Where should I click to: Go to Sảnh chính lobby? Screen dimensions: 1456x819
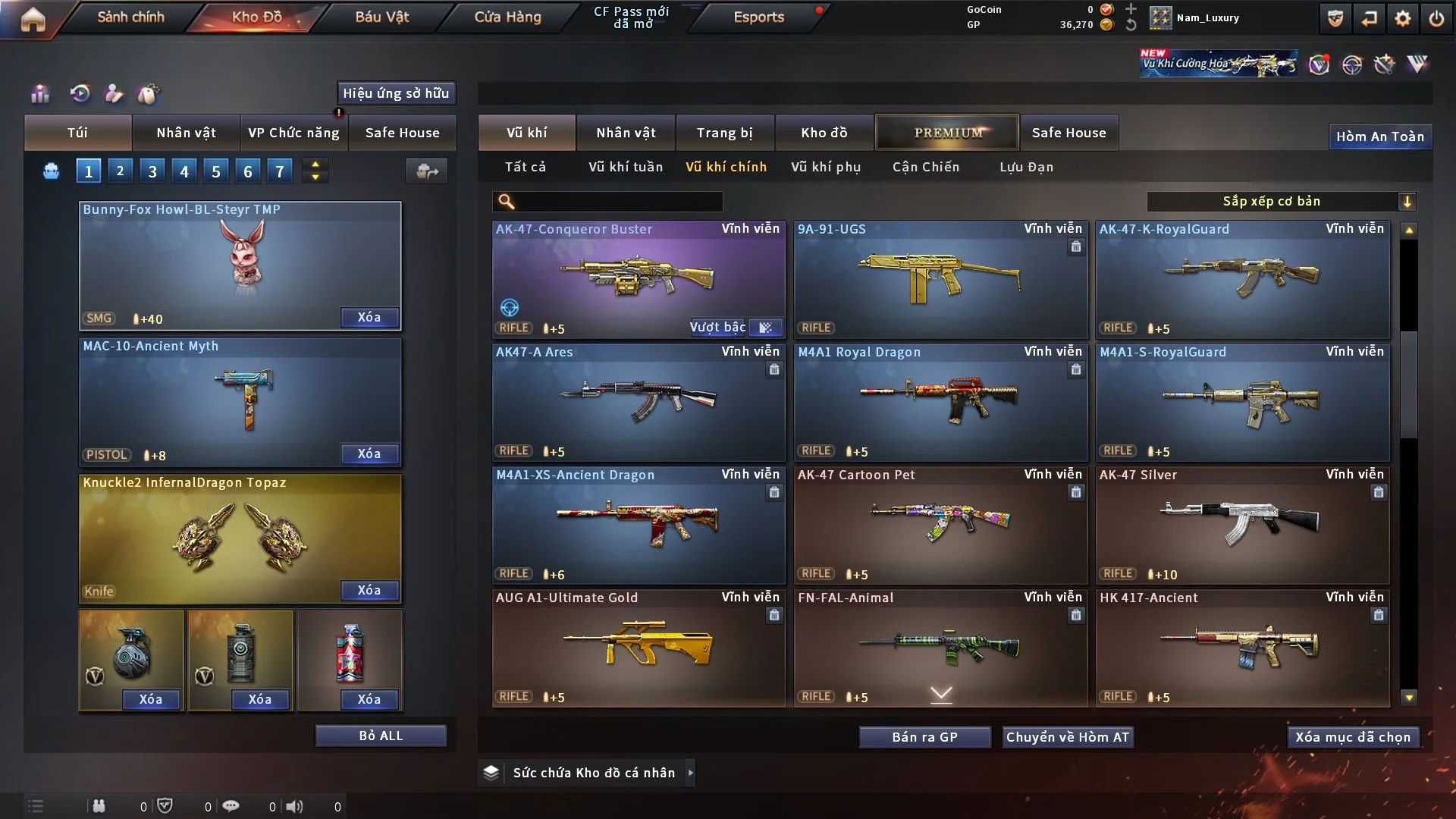click(x=130, y=17)
